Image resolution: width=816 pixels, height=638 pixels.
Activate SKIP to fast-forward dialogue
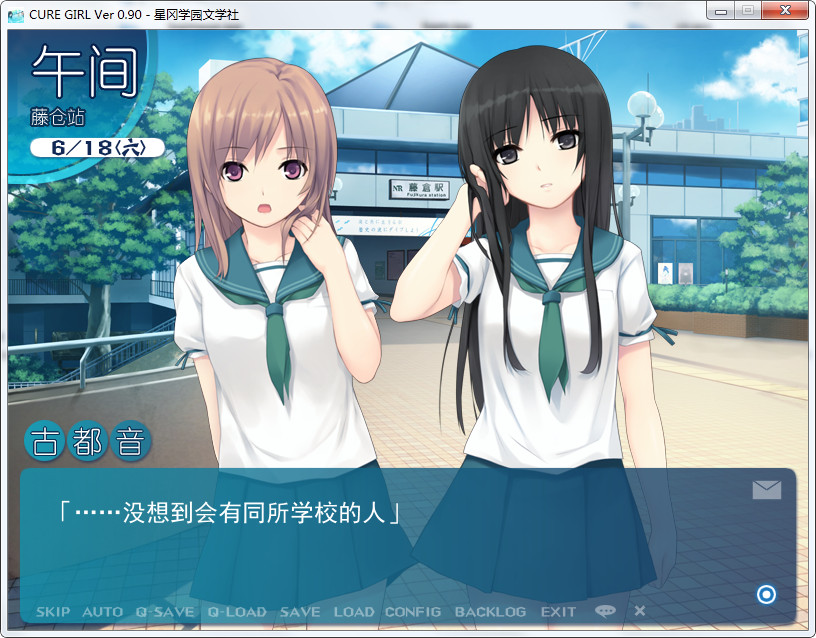click(53, 611)
